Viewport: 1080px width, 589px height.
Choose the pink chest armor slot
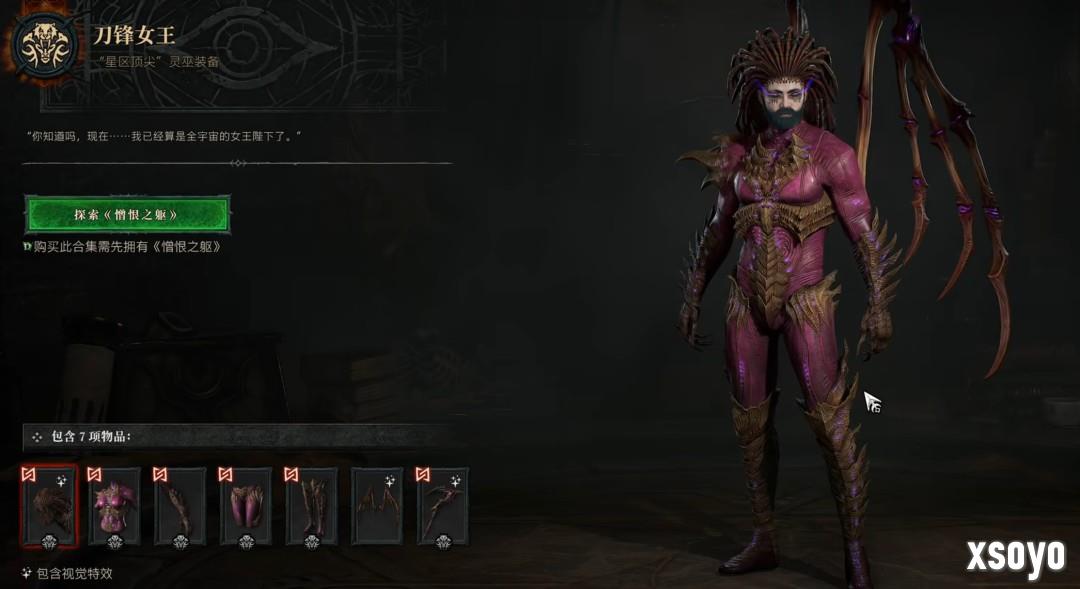point(114,506)
